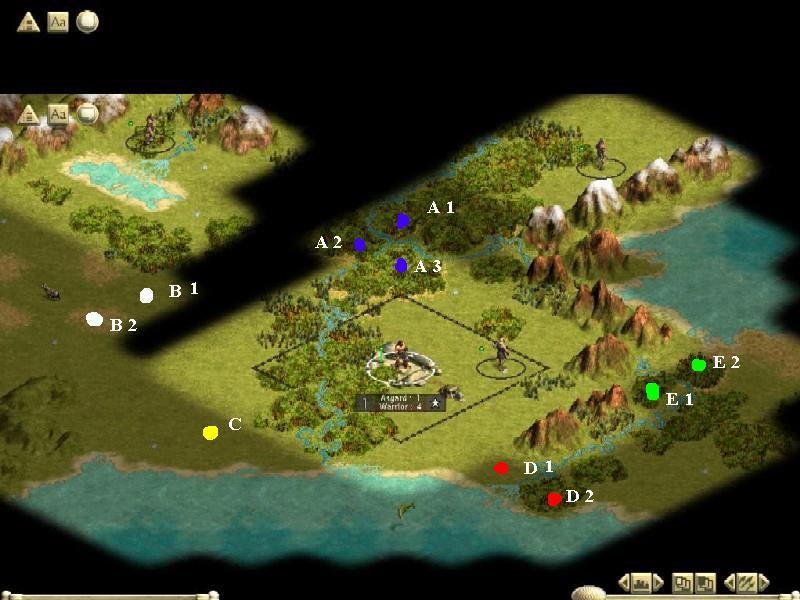Click the light outlined overlapping-squares button
The image size is (800, 600).
coord(681,582)
